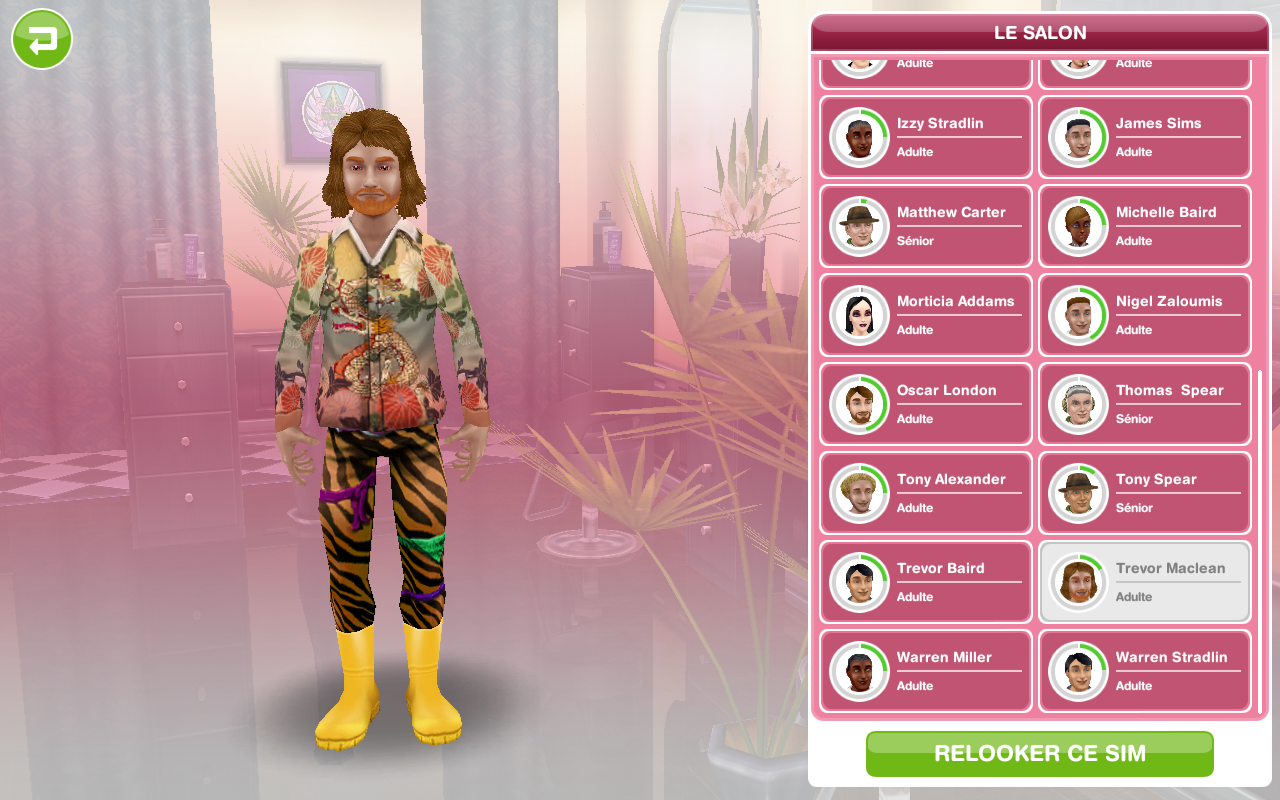1280x800 pixels.
Task: Pick Trevor Baird in the list
Action: coord(925,582)
